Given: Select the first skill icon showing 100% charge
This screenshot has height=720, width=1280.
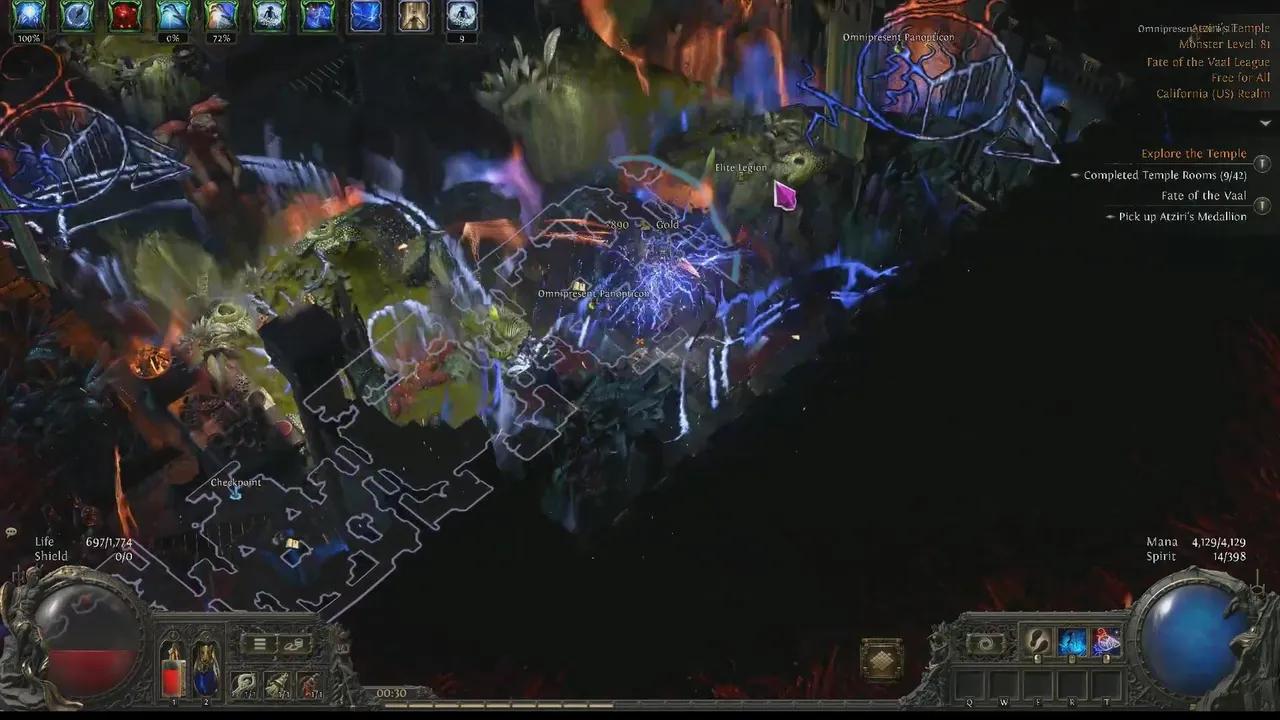Looking at the screenshot, I should [x=29, y=14].
